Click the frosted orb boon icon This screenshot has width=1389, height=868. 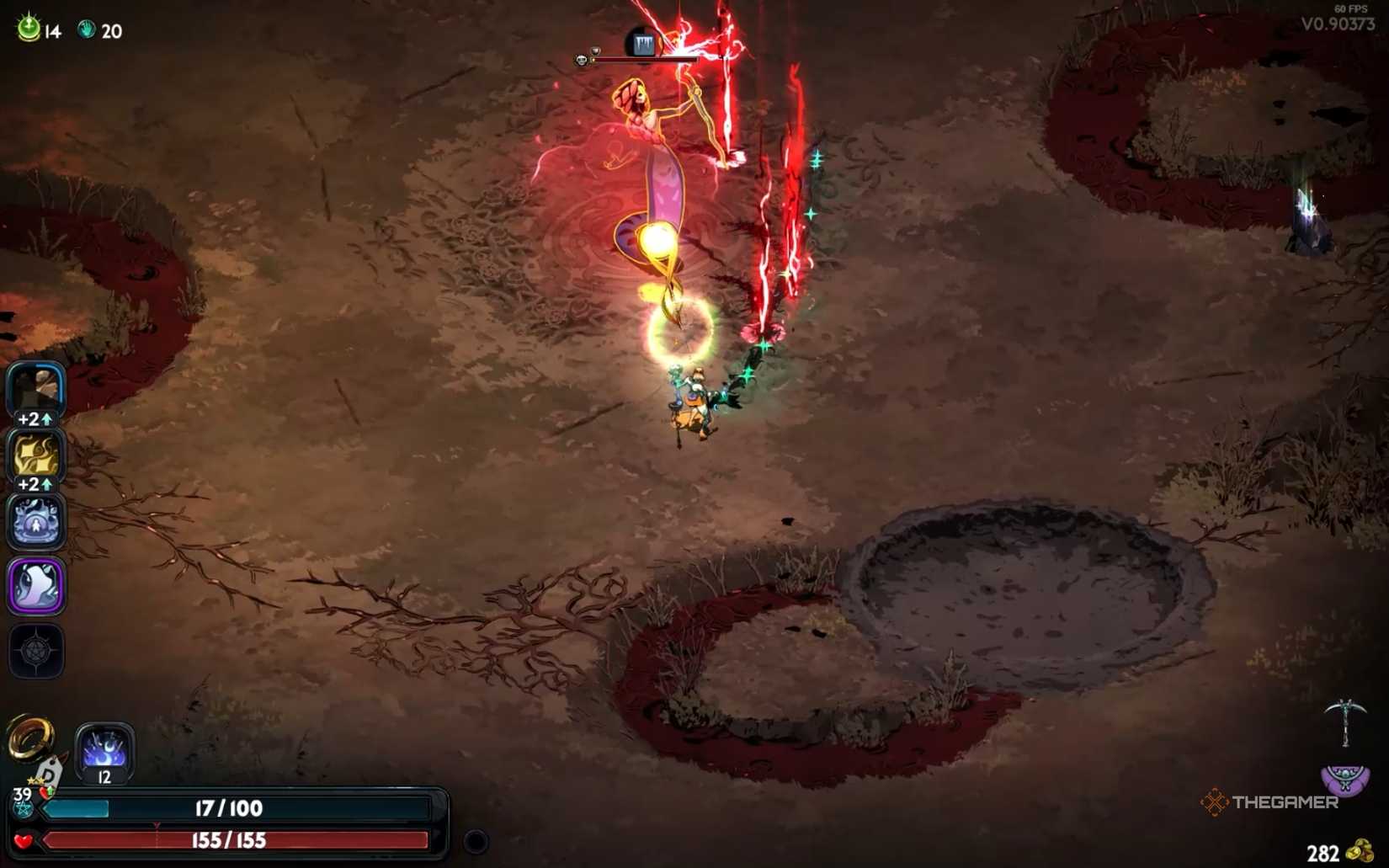coord(37,522)
